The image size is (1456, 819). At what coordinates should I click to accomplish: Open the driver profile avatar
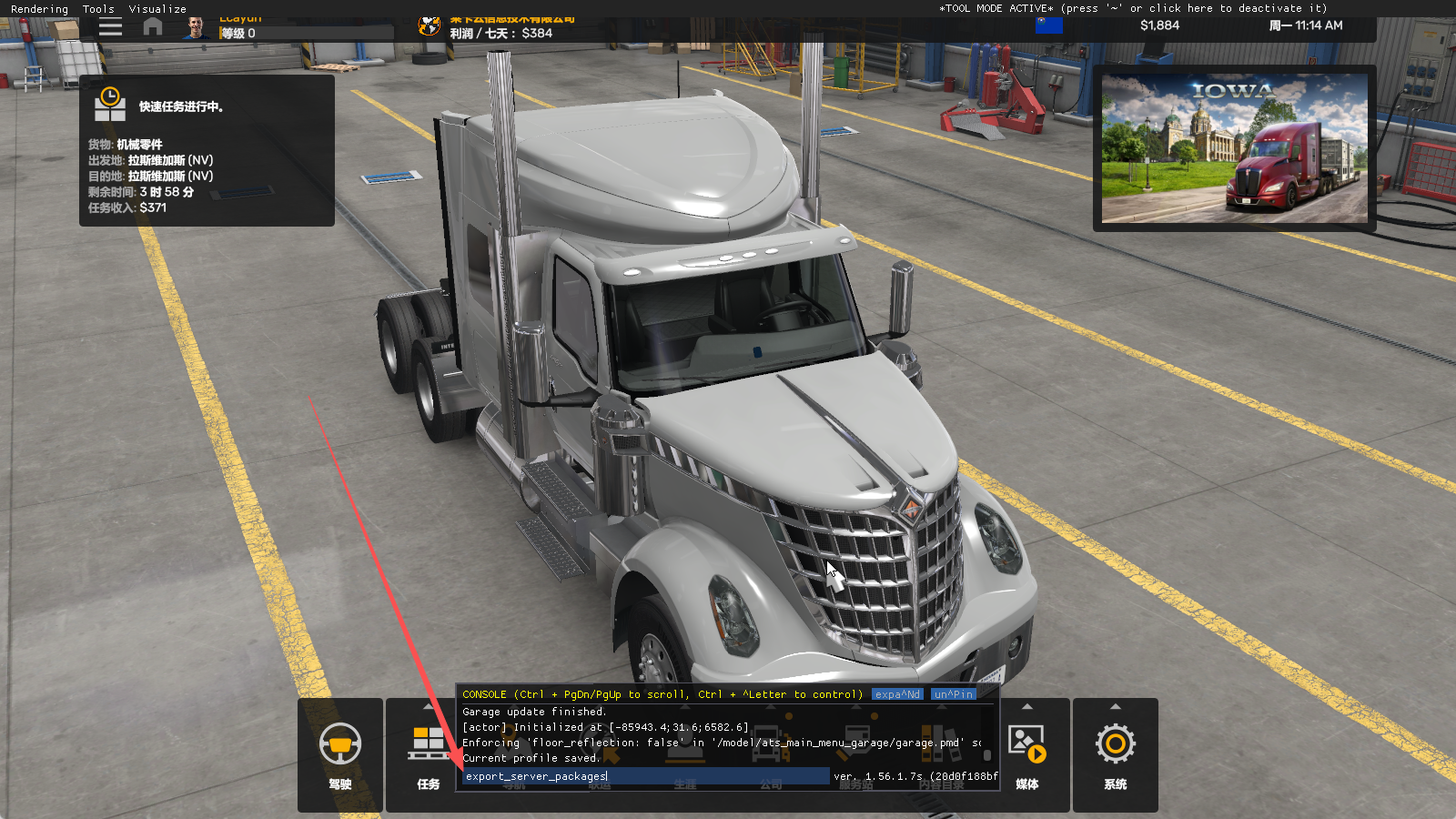pos(195,28)
